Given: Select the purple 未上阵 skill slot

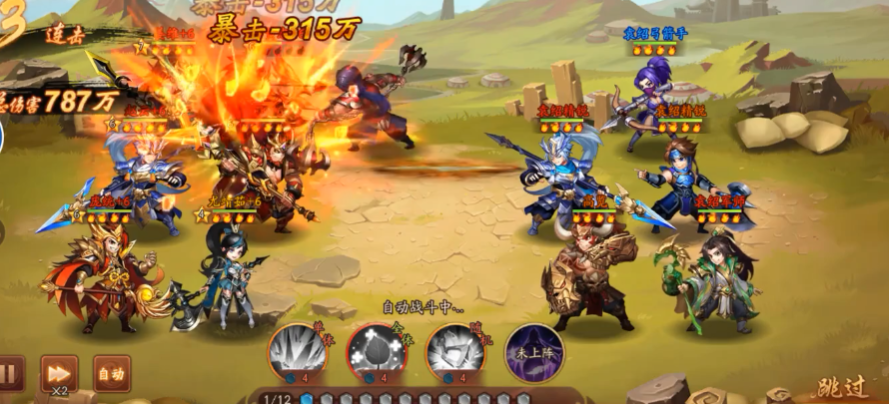Looking at the screenshot, I should [533, 351].
